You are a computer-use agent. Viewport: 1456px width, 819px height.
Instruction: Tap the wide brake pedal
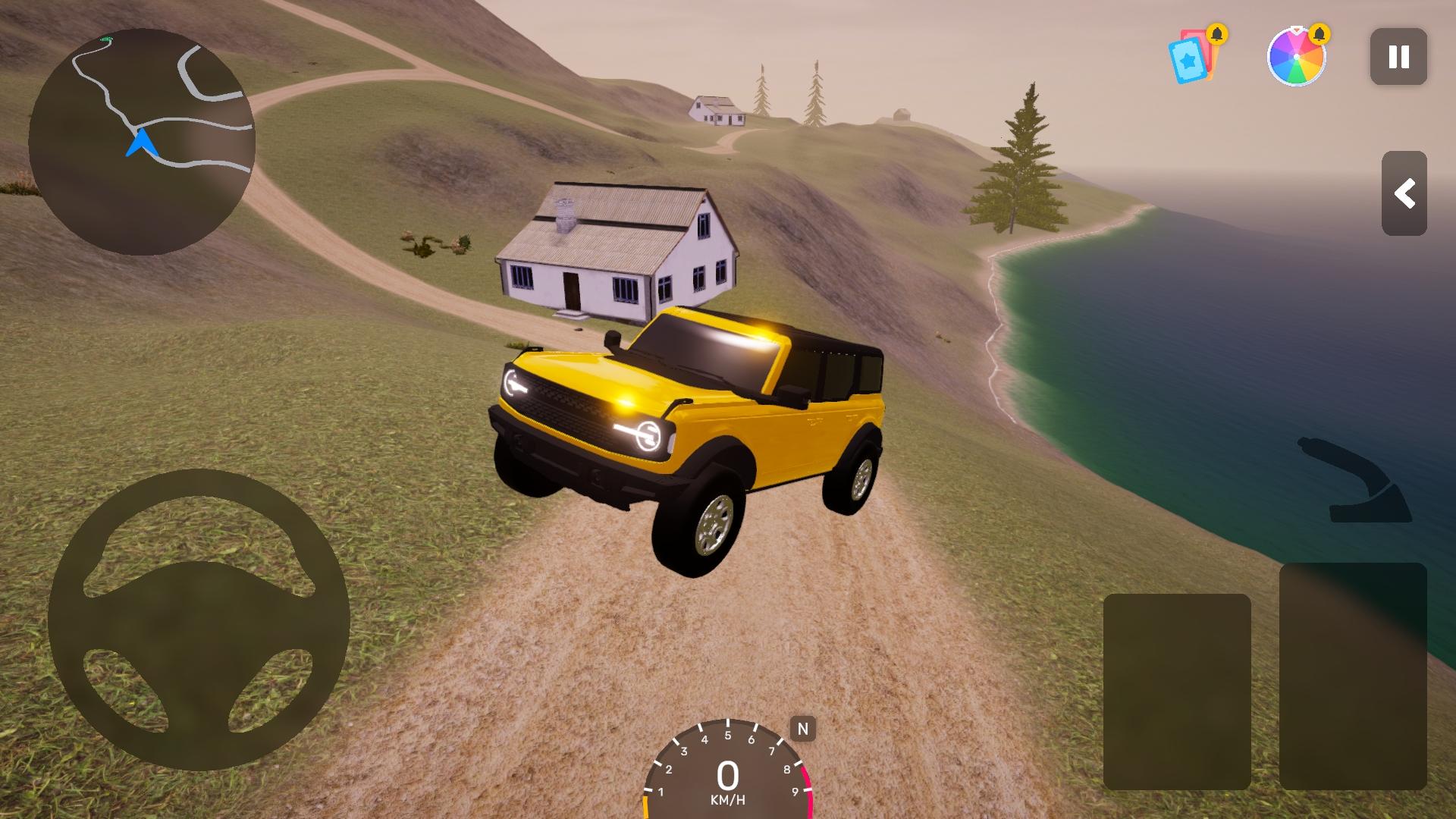[1176, 692]
